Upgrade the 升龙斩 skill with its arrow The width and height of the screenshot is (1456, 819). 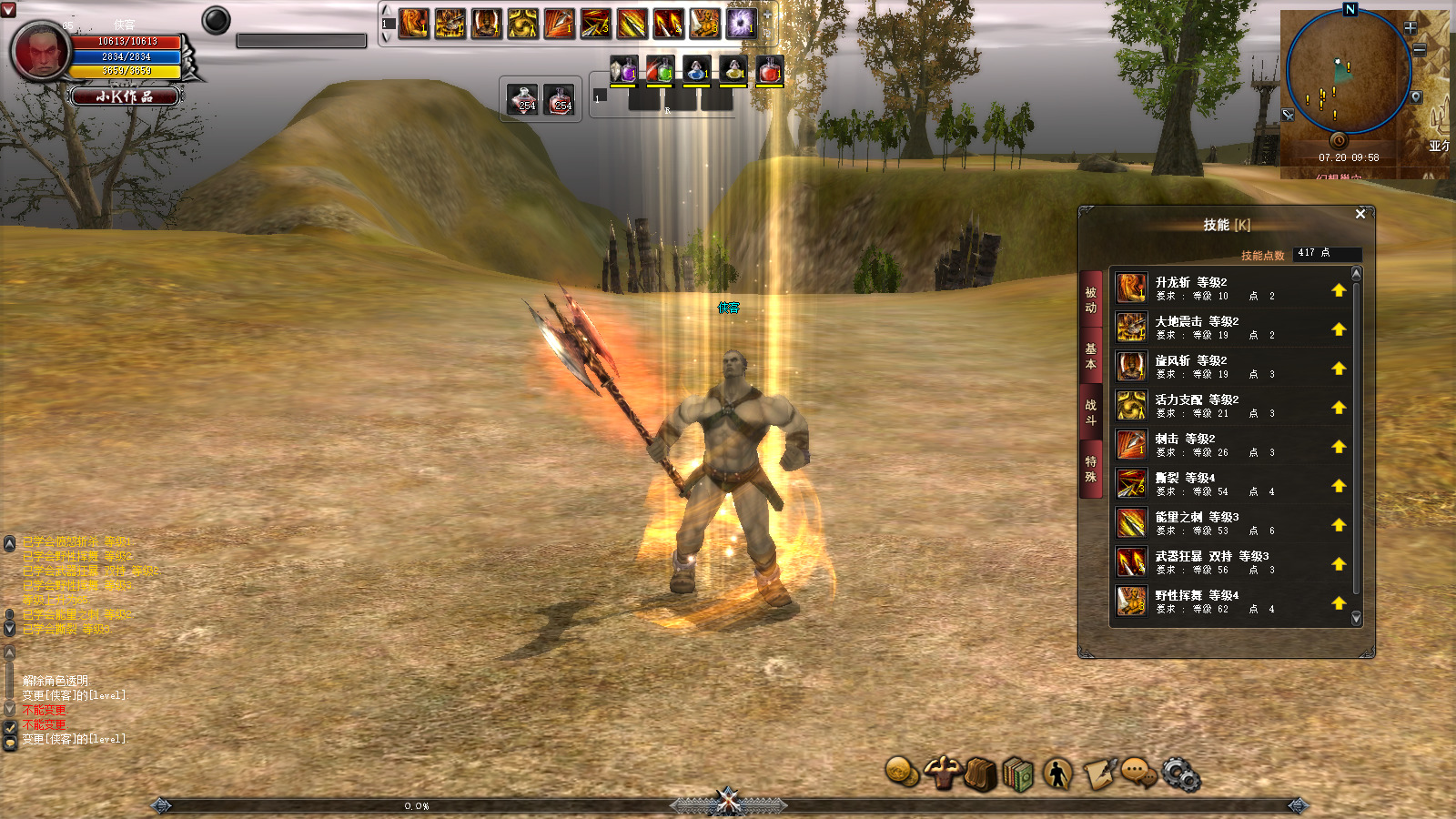point(1338,290)
